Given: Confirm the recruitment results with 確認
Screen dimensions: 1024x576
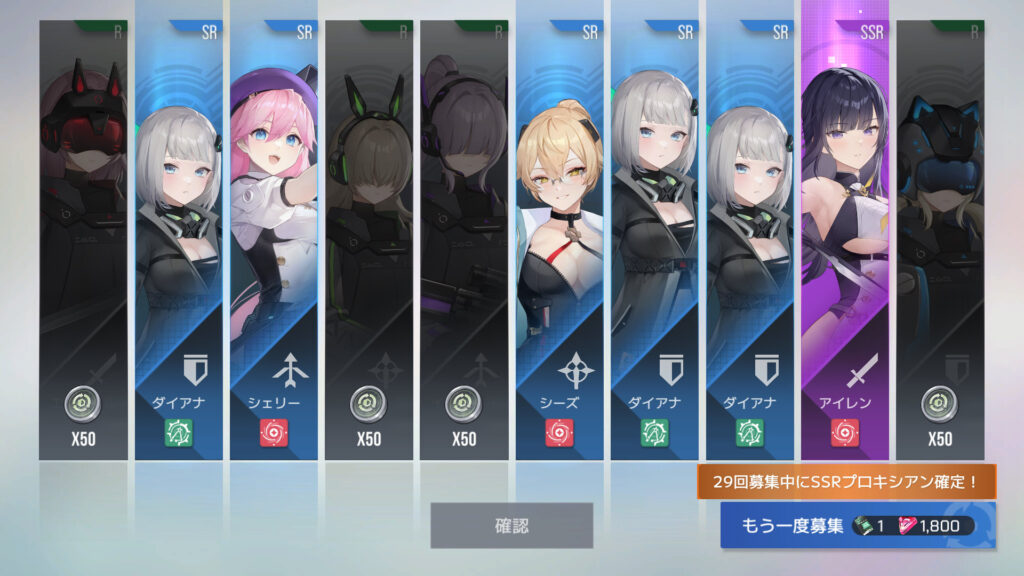Looking at the screenshot, I should click(511, 525).
